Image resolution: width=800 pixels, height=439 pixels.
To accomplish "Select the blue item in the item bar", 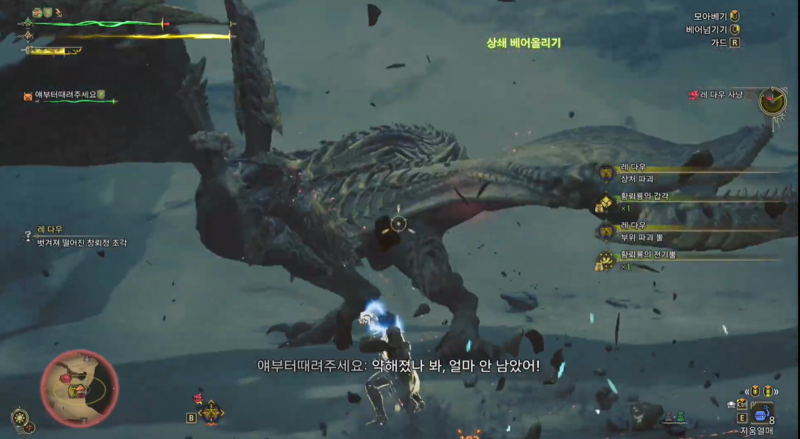I will click(760, 414).
